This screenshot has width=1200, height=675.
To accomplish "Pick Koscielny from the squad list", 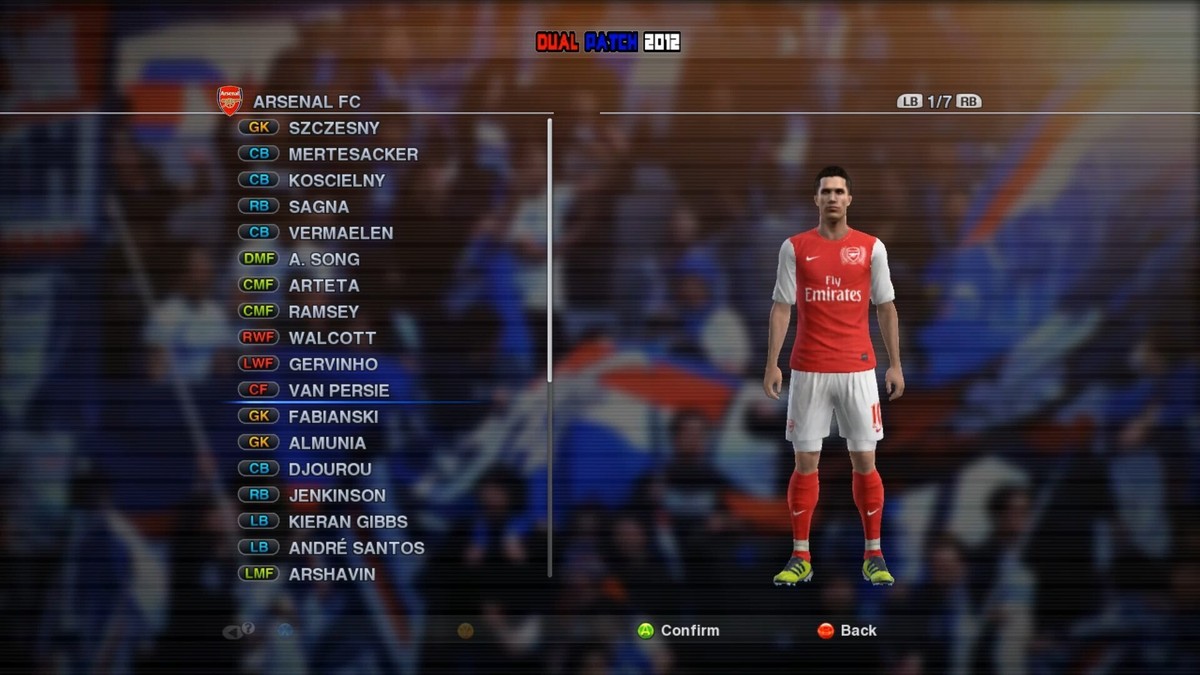I will tap(336, 180).
